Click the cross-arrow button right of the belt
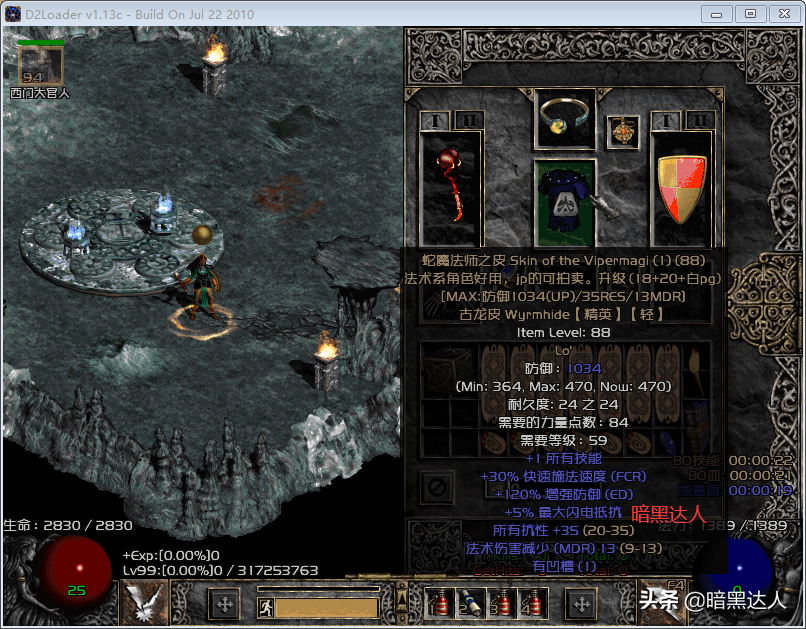This screenshot has height=629, width=806. coord(580,604)
